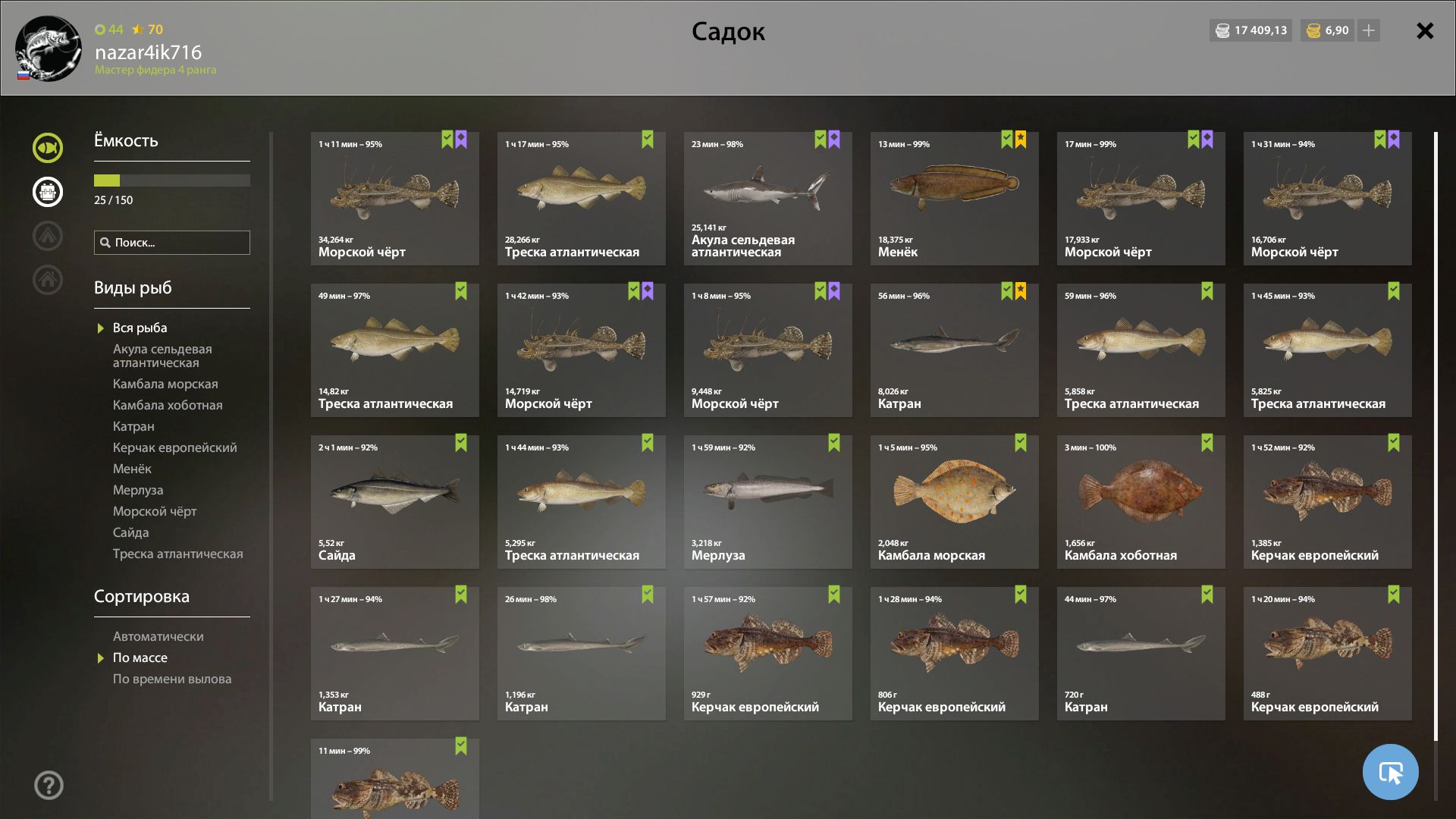The height and width of the screenshot is (819, 1456).
Task: Click the plus button to add gold
Action: point(1369,30)
